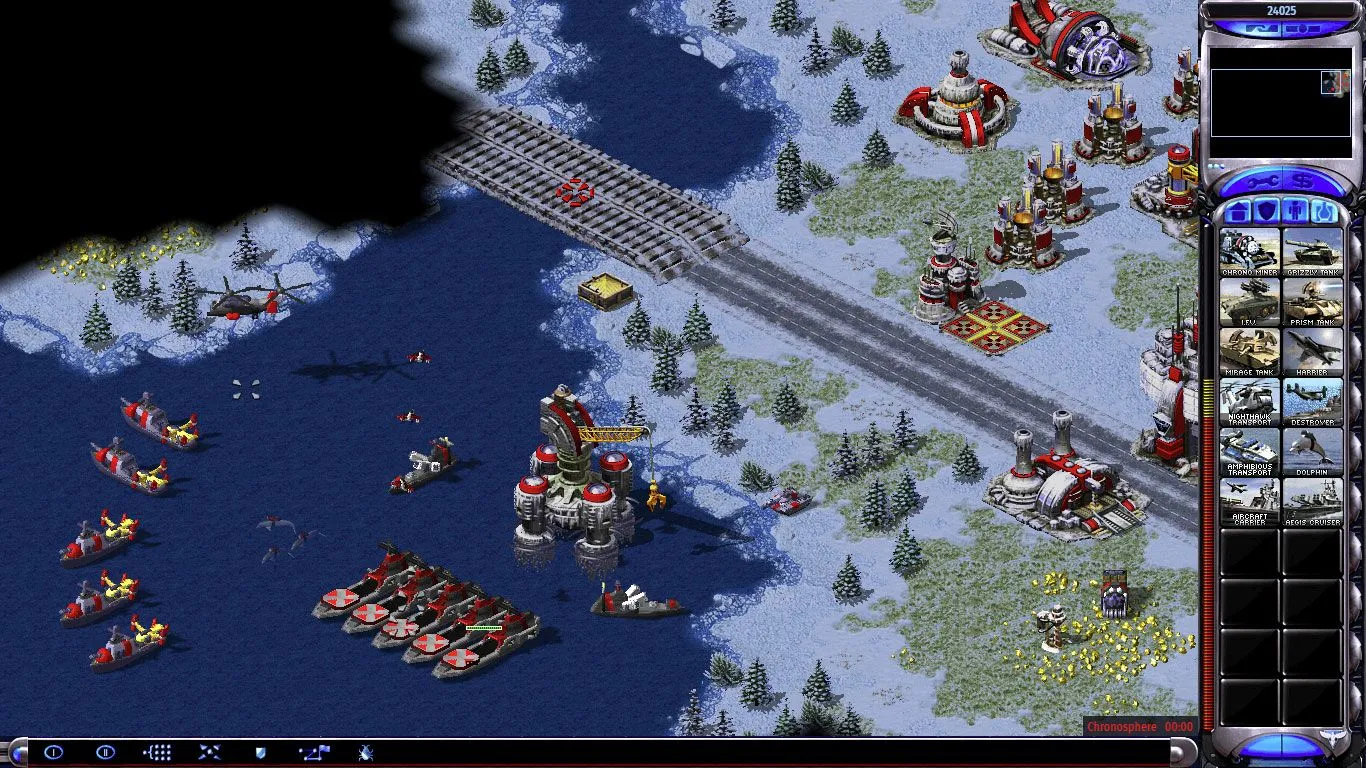Open the Infantry production tab
Viewport: 1366px width, 768px height.
[x=1292, y=211]
